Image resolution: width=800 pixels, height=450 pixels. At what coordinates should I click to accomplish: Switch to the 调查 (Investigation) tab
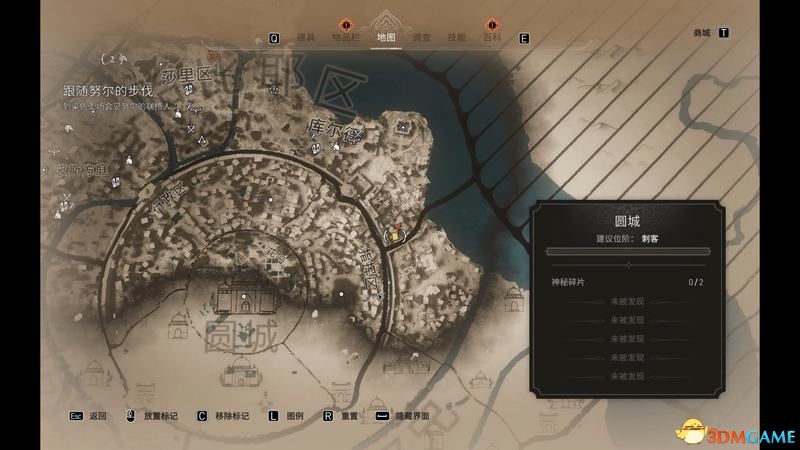422,37
